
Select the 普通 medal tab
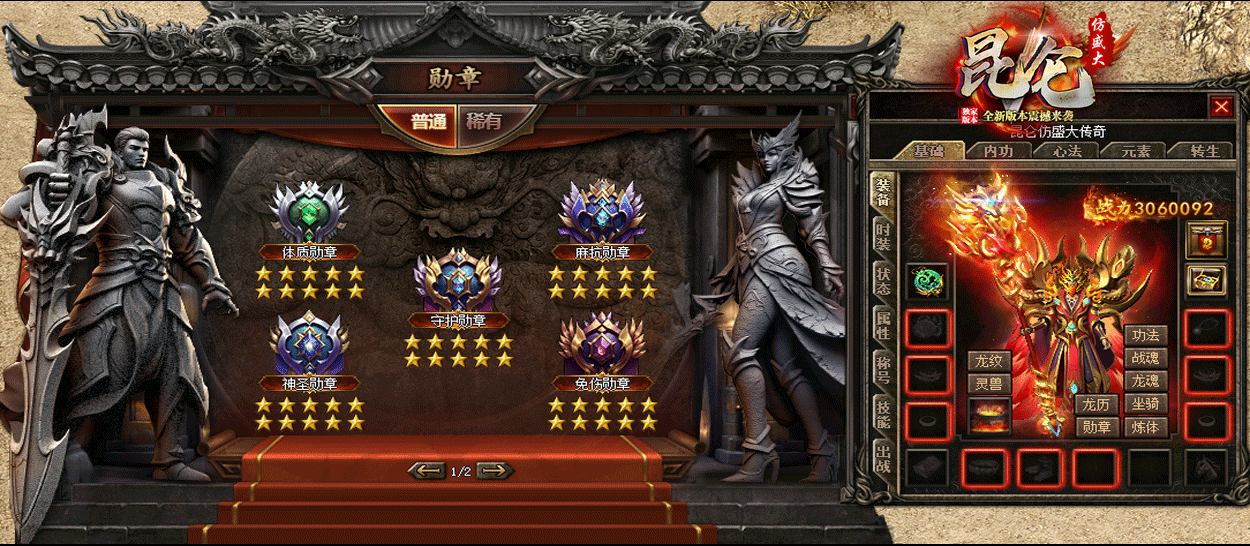coord(429,123)
